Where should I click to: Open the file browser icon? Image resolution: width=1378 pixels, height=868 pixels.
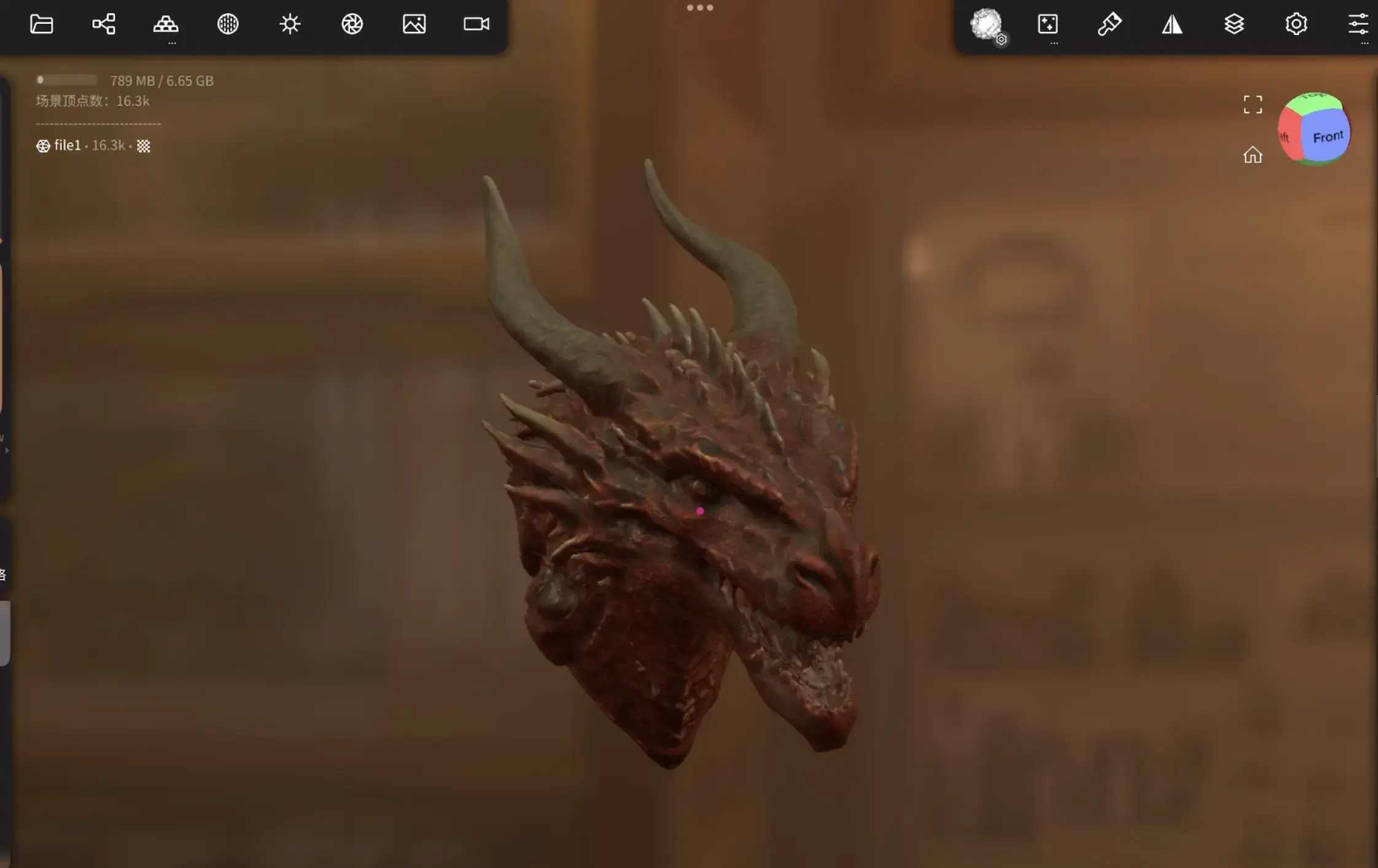coord(41,24)
